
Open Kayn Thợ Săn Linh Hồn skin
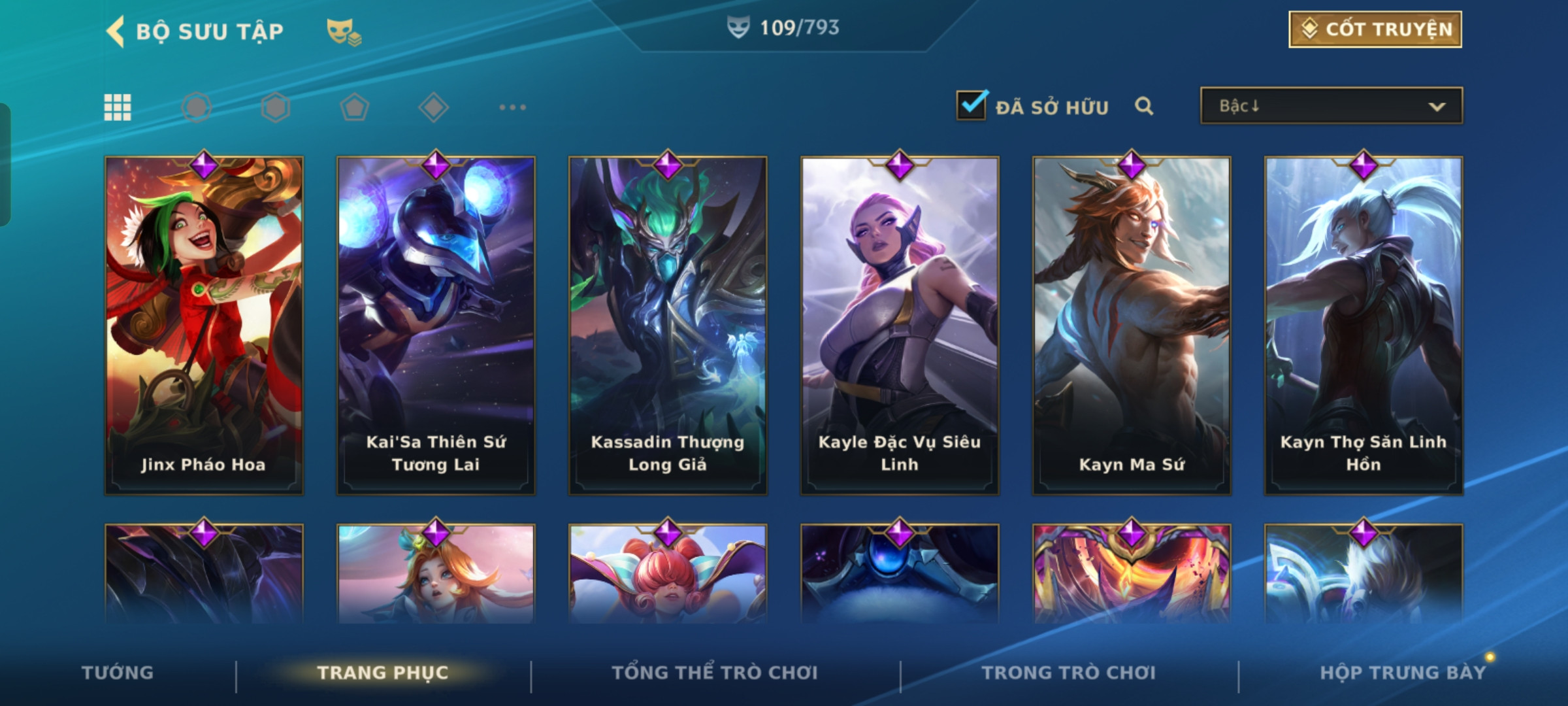(x=1364, y=325)
